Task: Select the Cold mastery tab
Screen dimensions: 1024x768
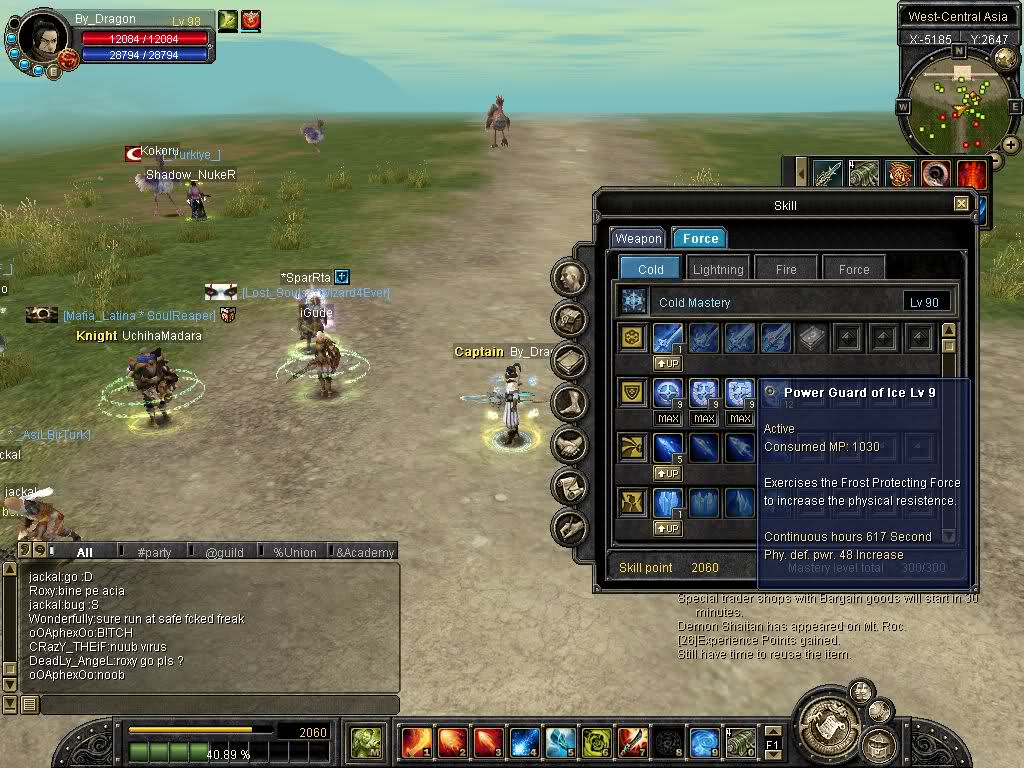Action: [x=650, y=269]
